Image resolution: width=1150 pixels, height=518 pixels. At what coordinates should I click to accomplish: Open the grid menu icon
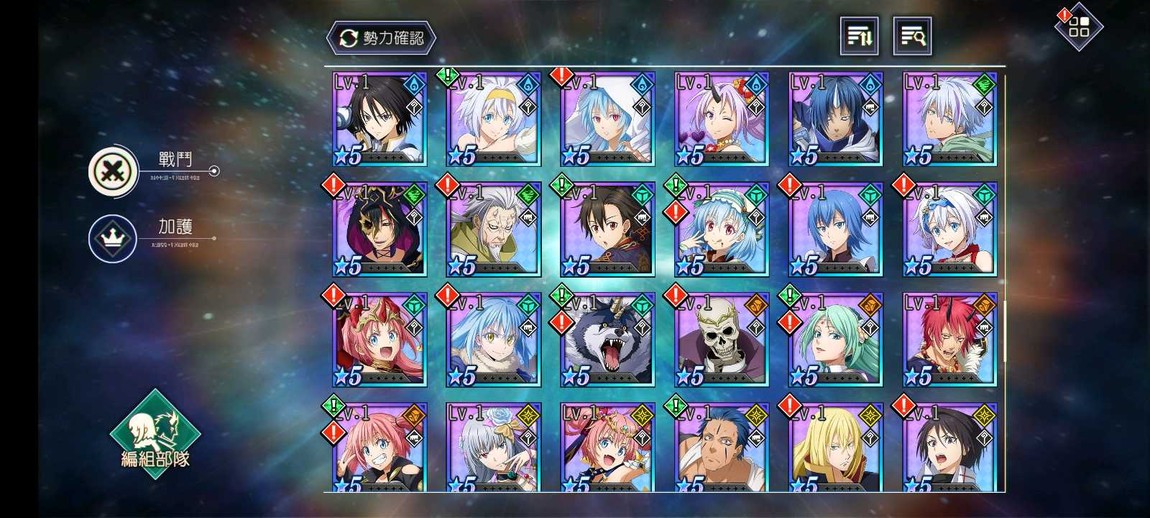[x=1079, y=27]
